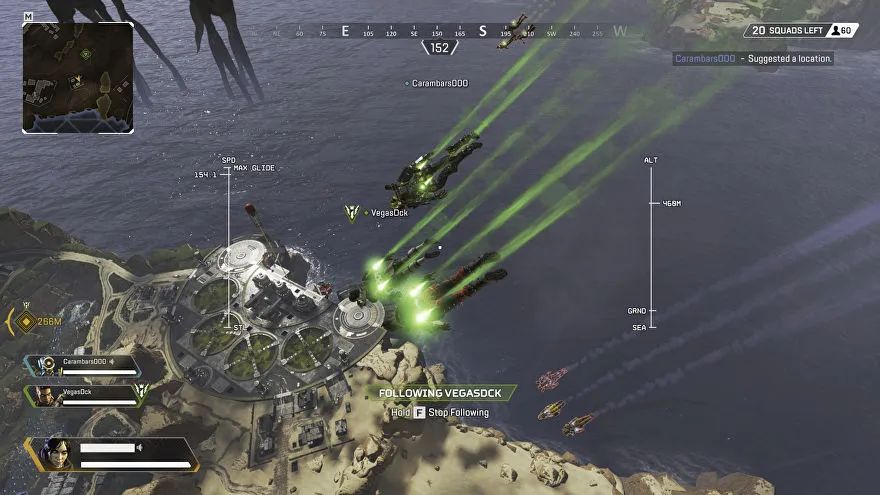Click CarambarsDDD's suggested location feed message

click(752, 59)
